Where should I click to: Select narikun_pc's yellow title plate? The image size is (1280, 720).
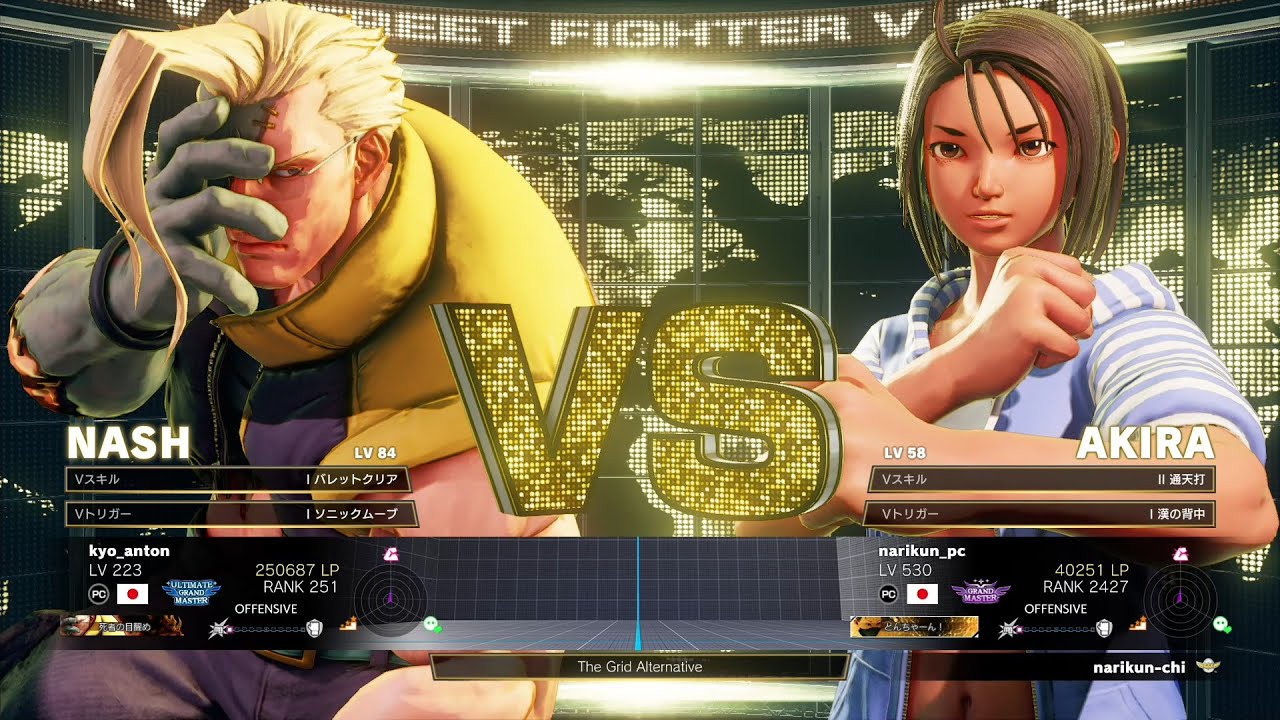913,628
